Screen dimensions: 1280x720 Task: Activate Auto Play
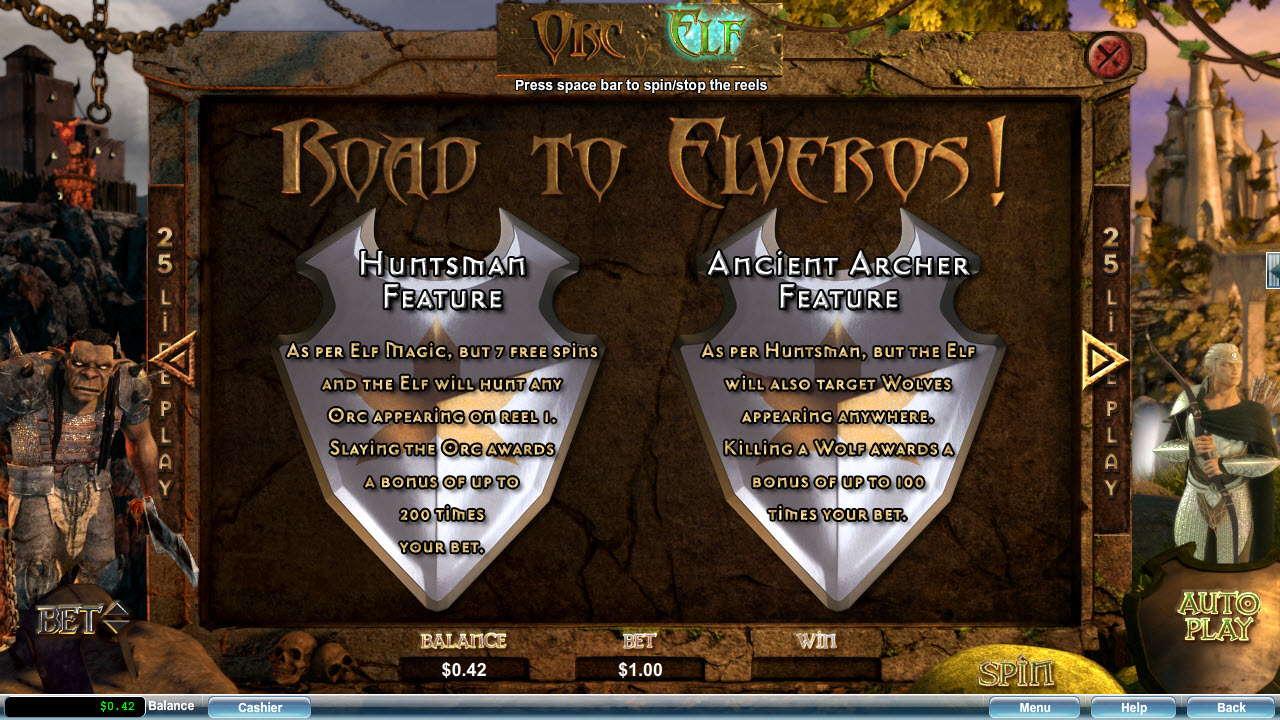tap(1218, 616)
